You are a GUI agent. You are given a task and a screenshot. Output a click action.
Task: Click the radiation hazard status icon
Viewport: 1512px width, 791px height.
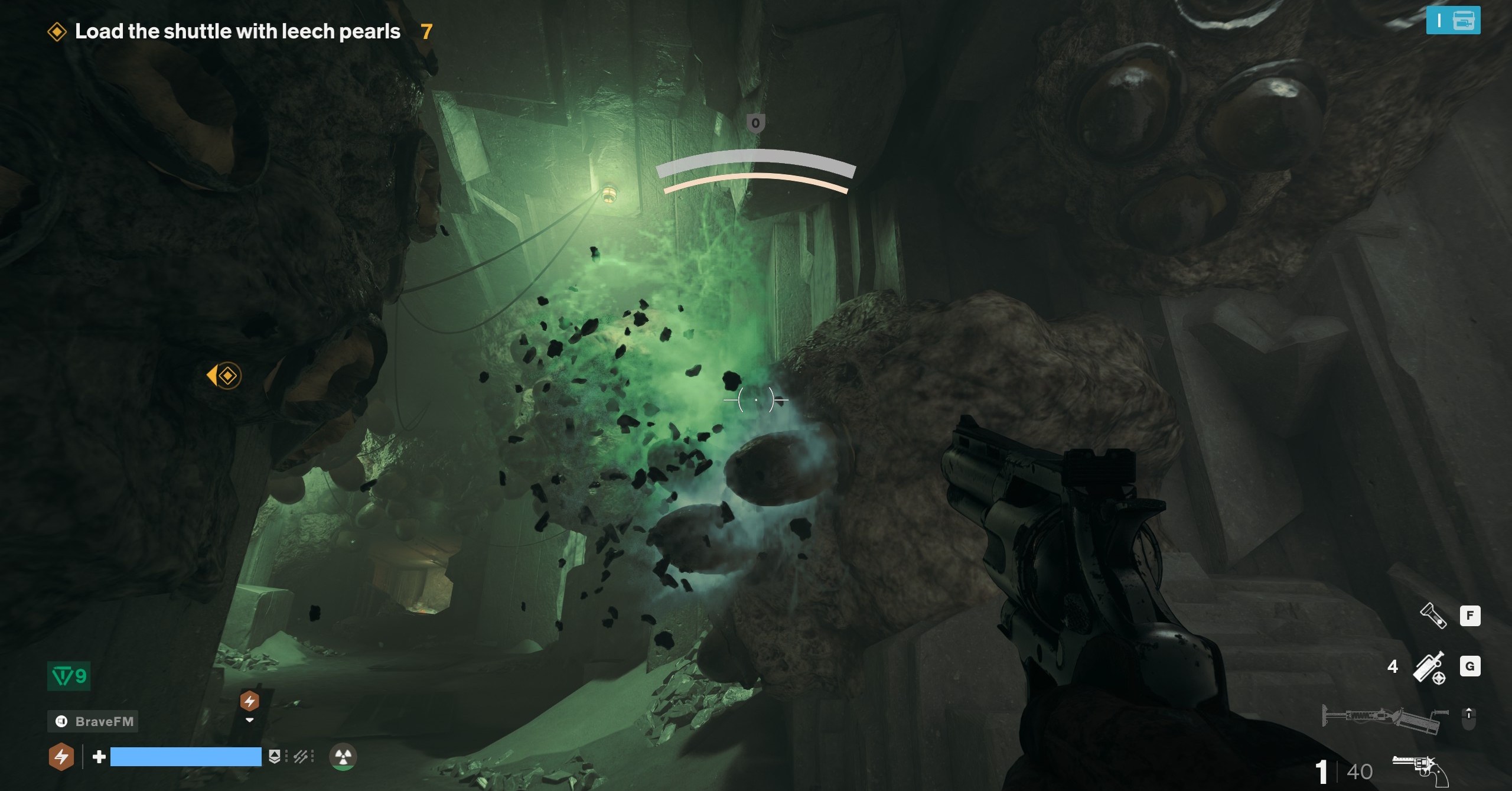coord(343,757)
